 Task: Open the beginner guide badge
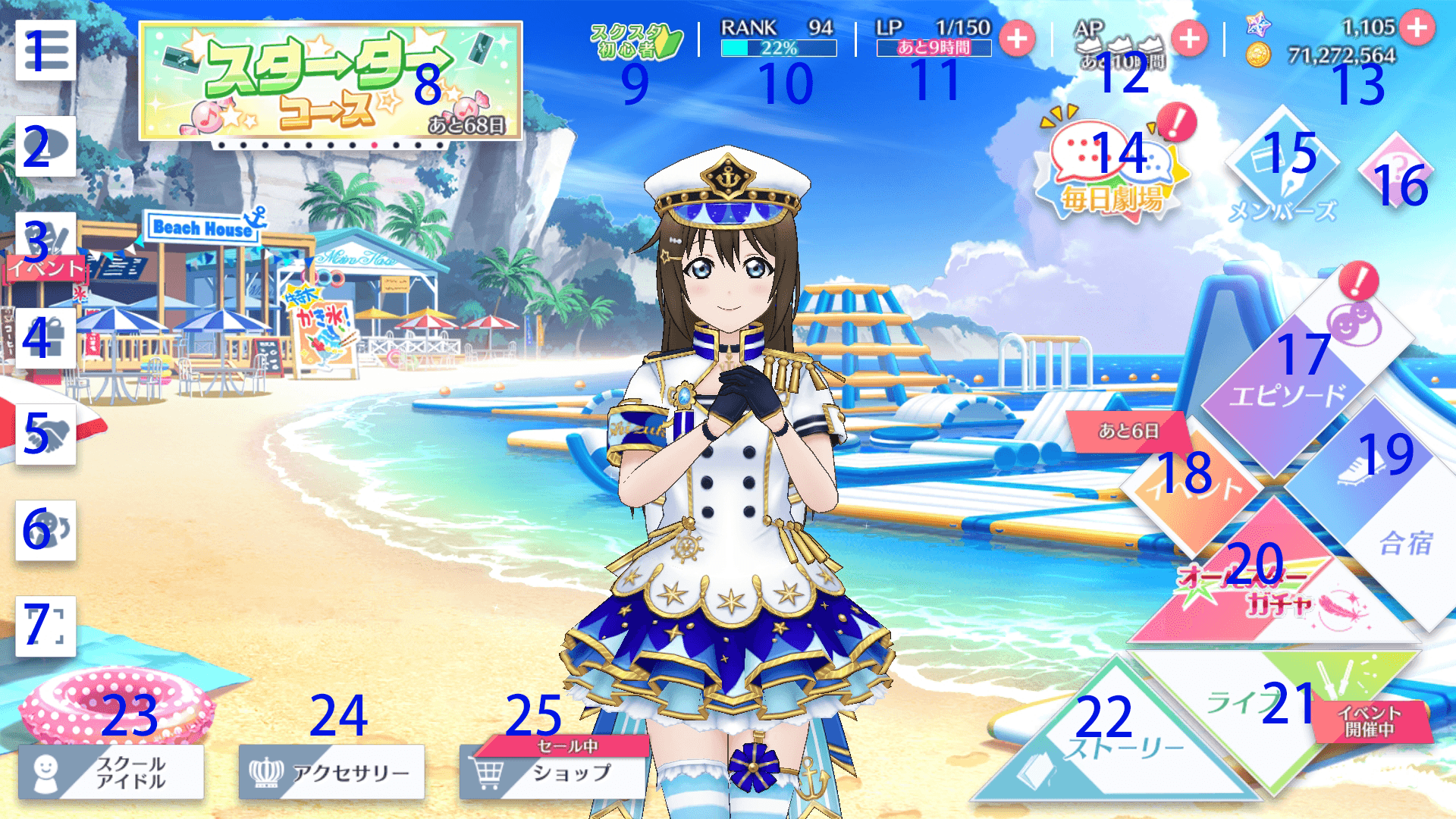tap(635, 42)
